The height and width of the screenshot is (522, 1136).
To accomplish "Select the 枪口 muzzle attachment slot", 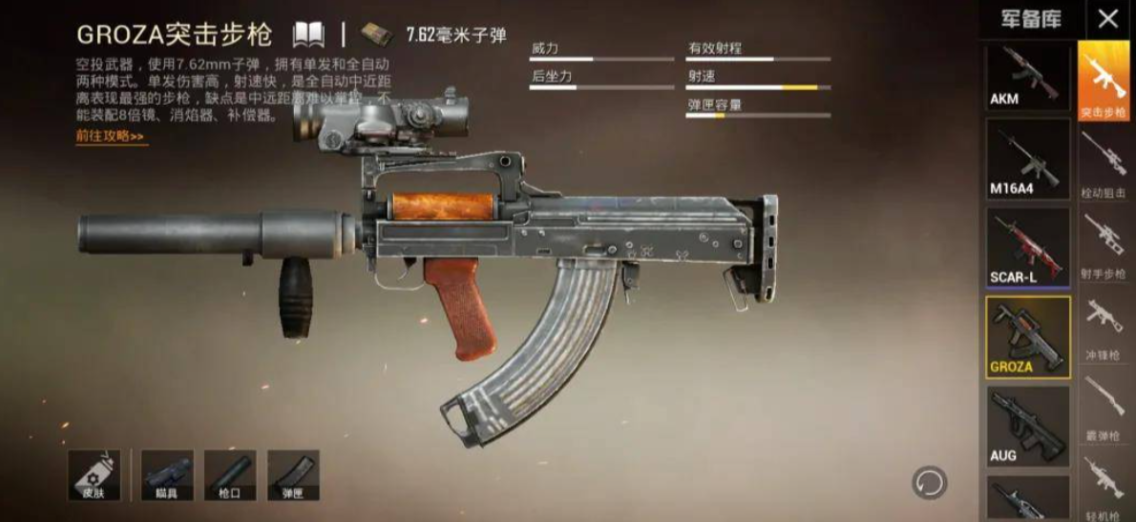I will (230, 475).
